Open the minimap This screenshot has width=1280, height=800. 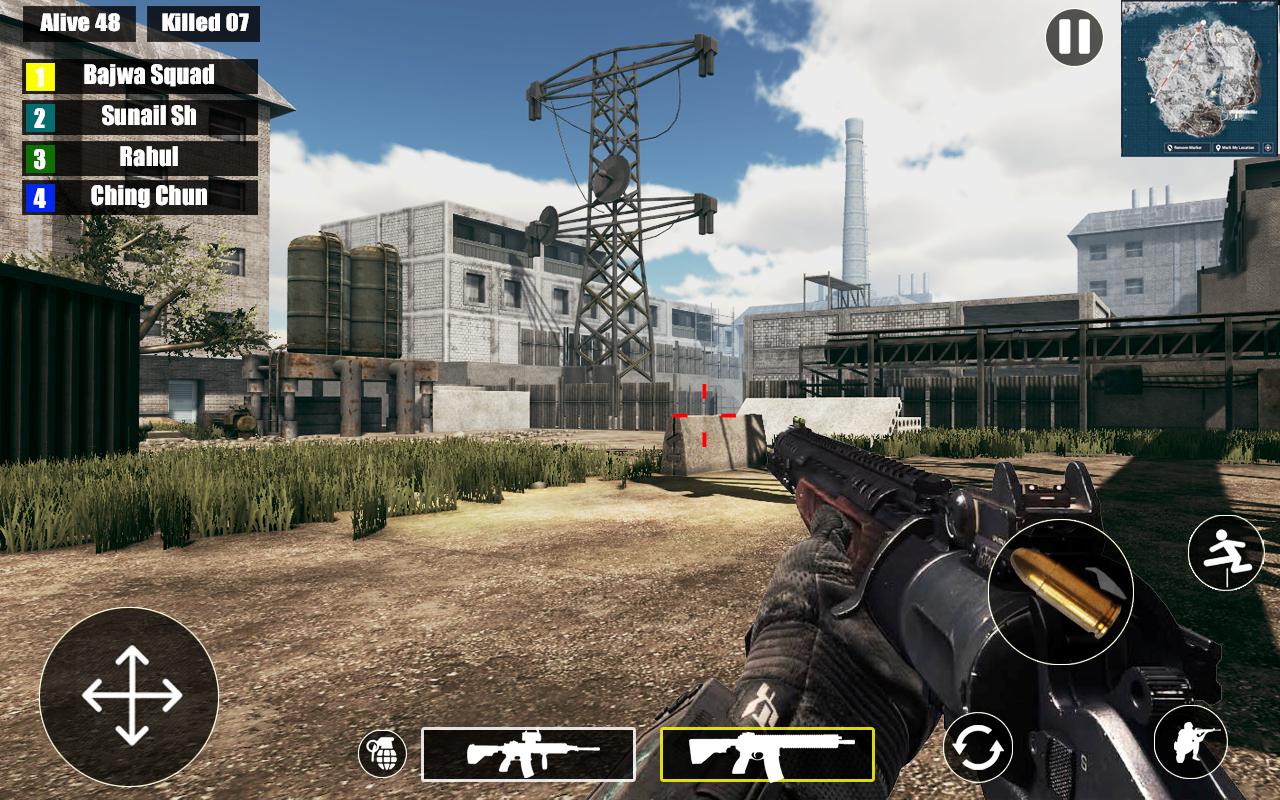tap(1199, 78)
